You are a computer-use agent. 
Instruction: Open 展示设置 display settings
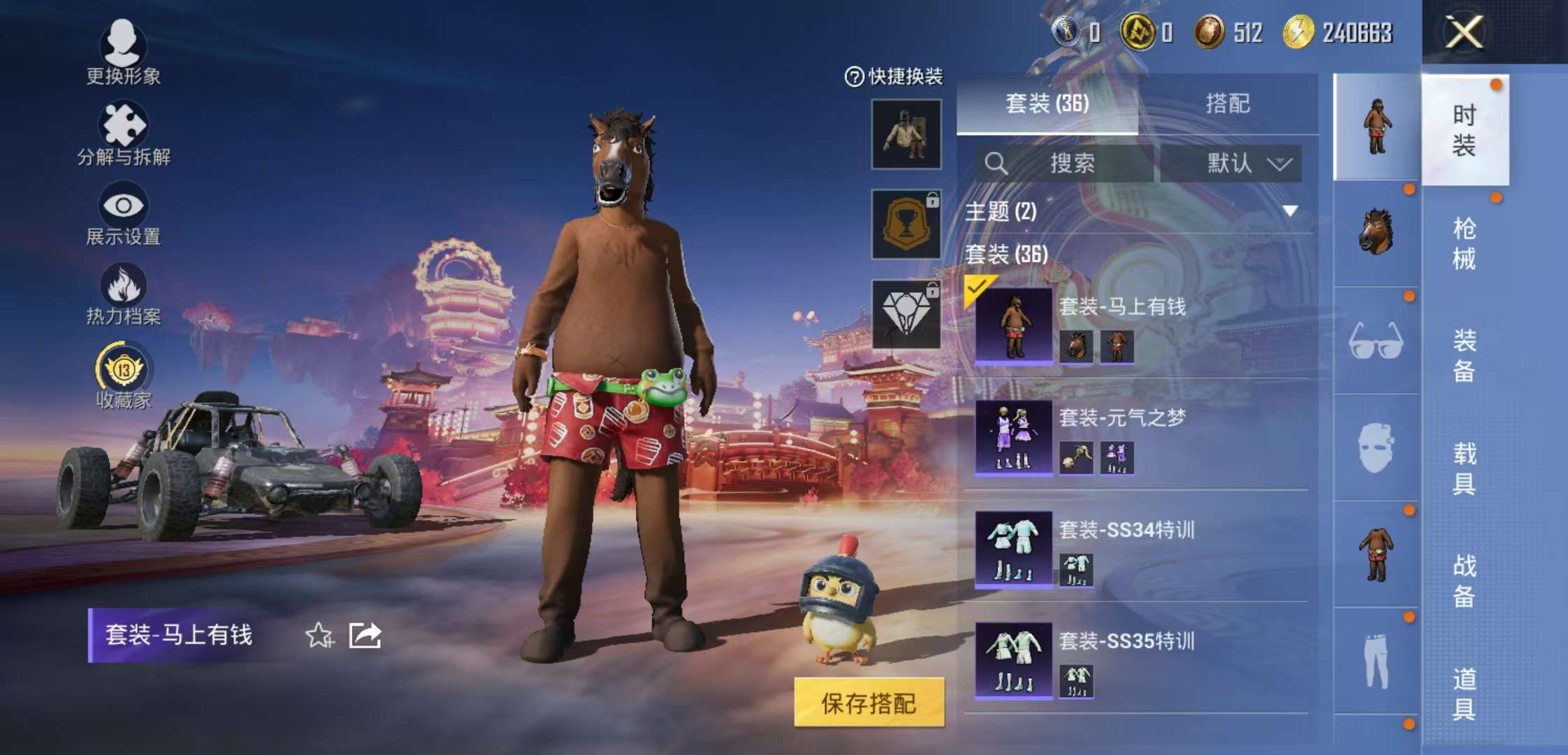tap(124, 210)
